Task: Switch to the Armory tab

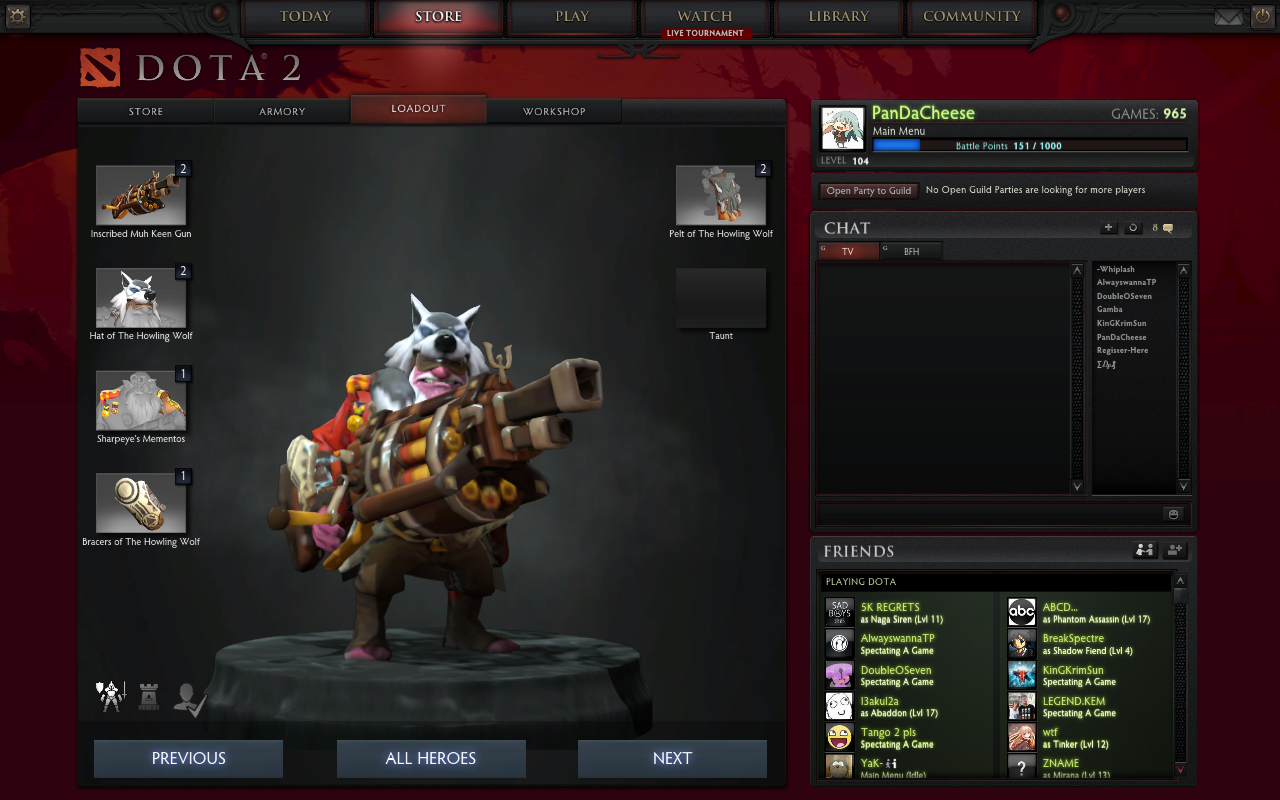Action: pos(282,111)
